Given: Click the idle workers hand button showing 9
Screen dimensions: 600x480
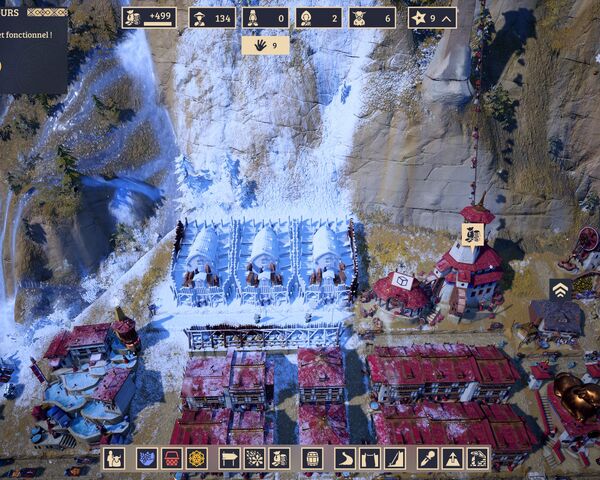Looking at the screenshot, I should (x=265, y=45).
